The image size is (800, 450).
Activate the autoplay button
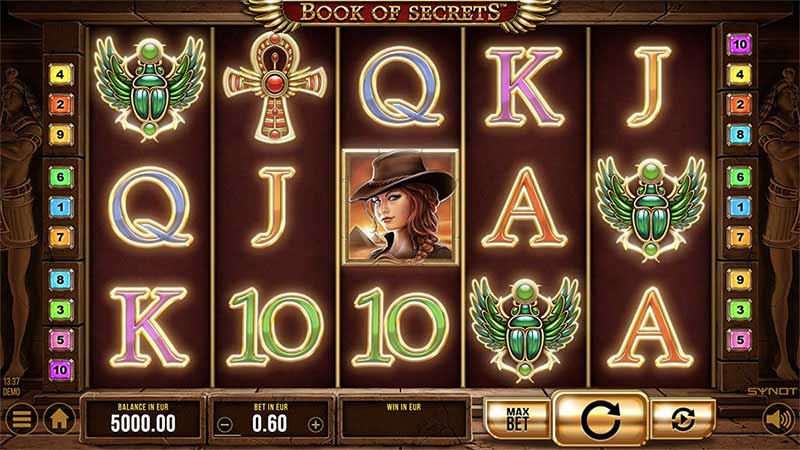coord(683,418)
